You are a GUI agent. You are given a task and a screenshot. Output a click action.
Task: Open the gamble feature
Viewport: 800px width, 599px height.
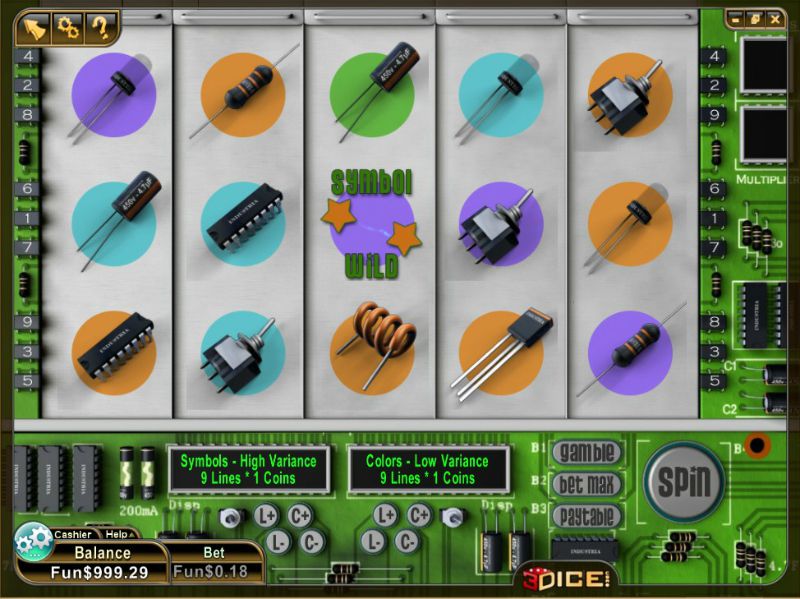click(x=586, y=452)
